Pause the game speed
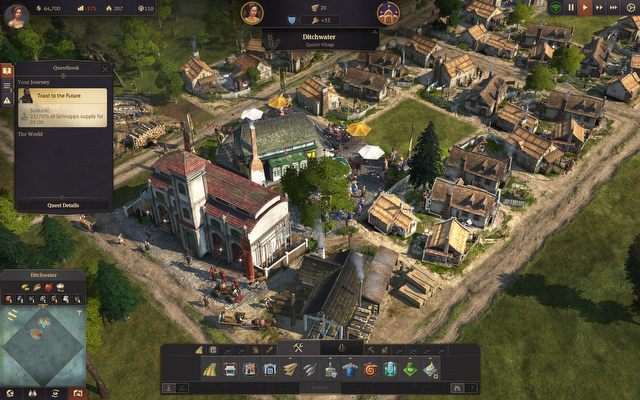This screenshot has height=400, width=640. (x=571, y=7)
